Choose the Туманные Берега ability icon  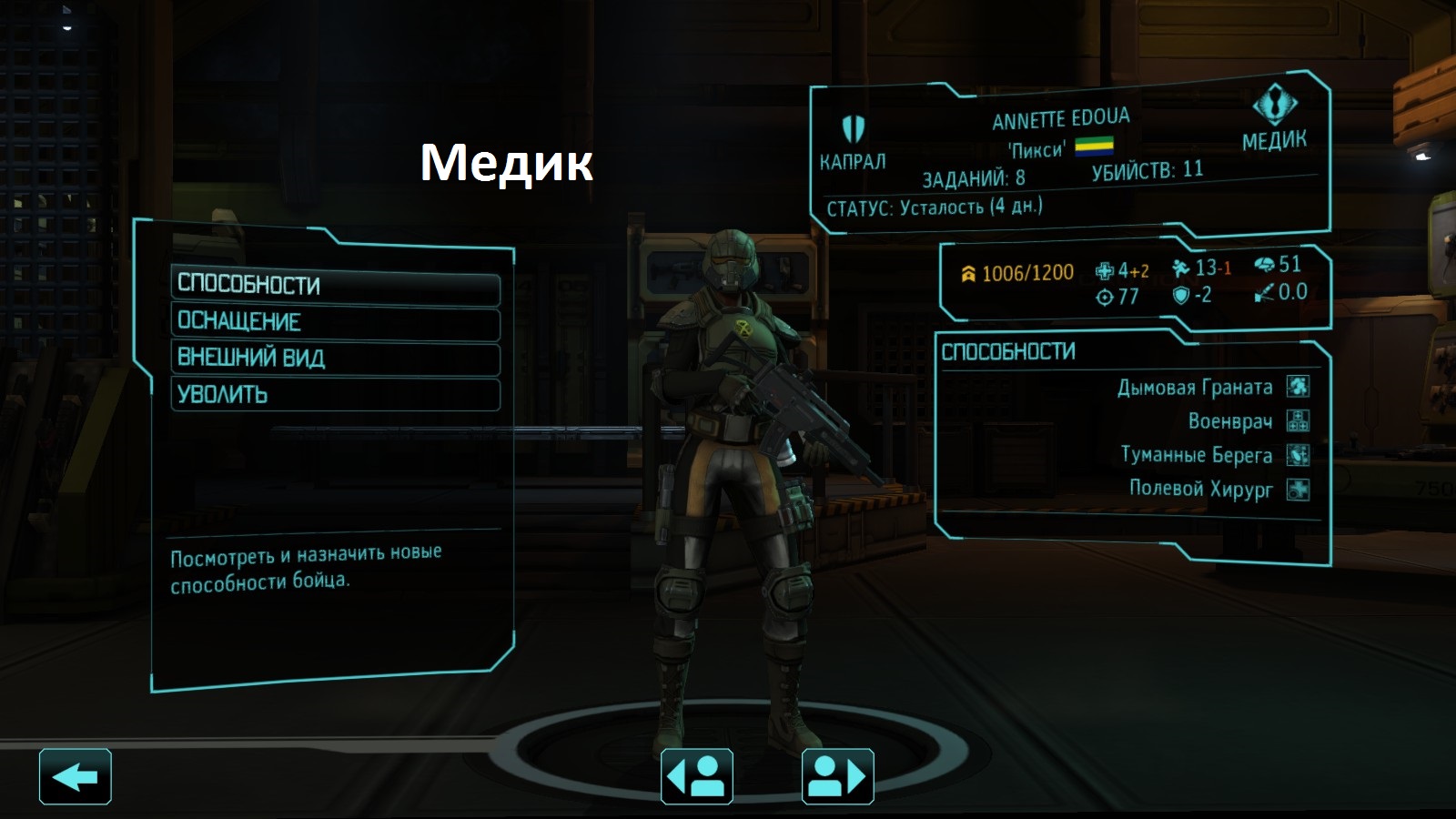[x=1298, y=455]
